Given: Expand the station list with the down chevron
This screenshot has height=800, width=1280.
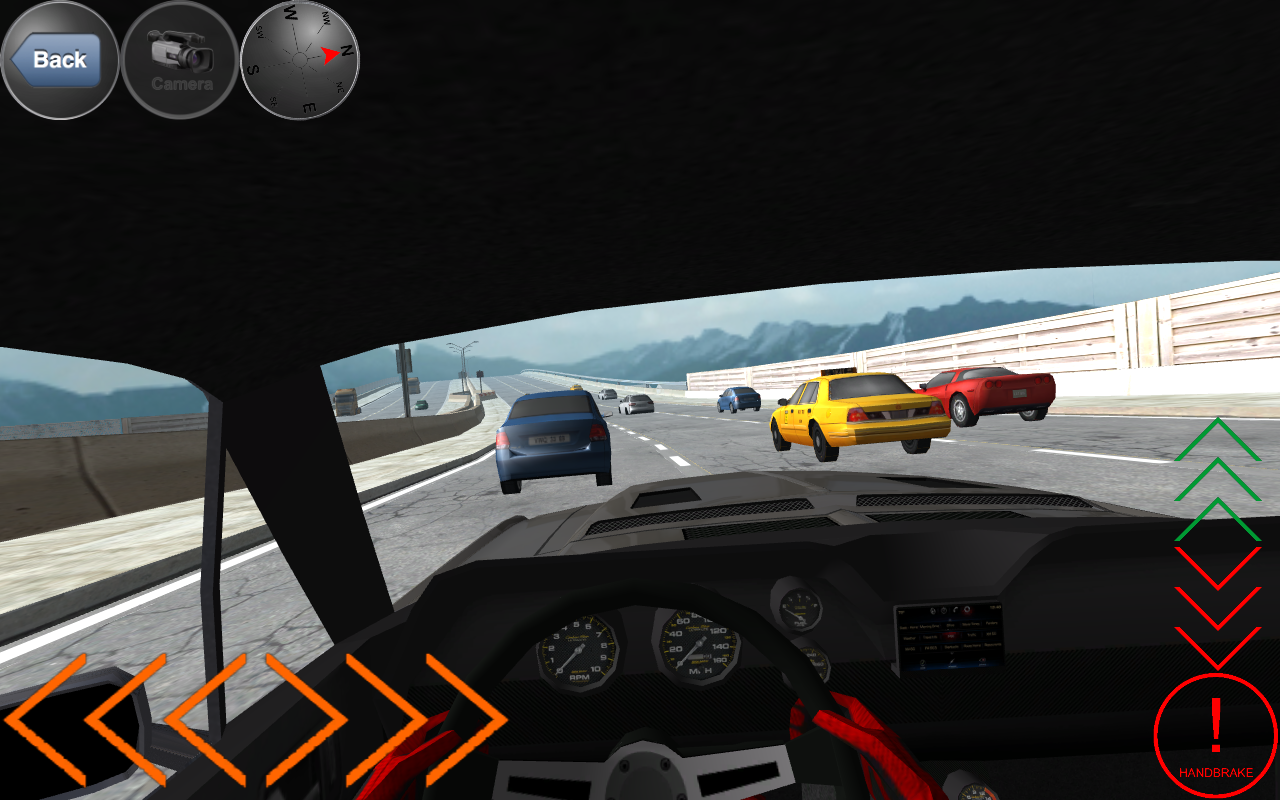Looking at the screenshot, I should [x=952, y=653].
